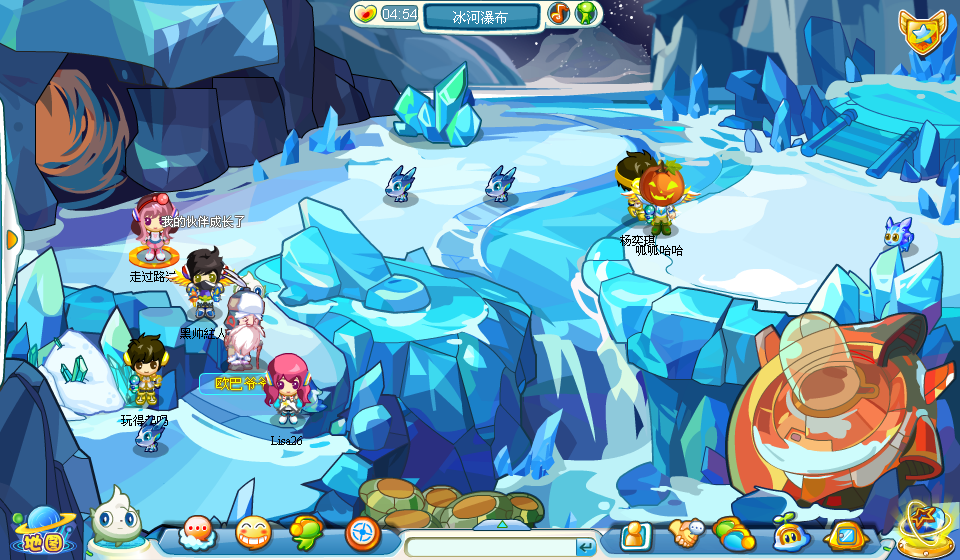
Task: Open the 地图 map planet button
Action: (36, 528)
